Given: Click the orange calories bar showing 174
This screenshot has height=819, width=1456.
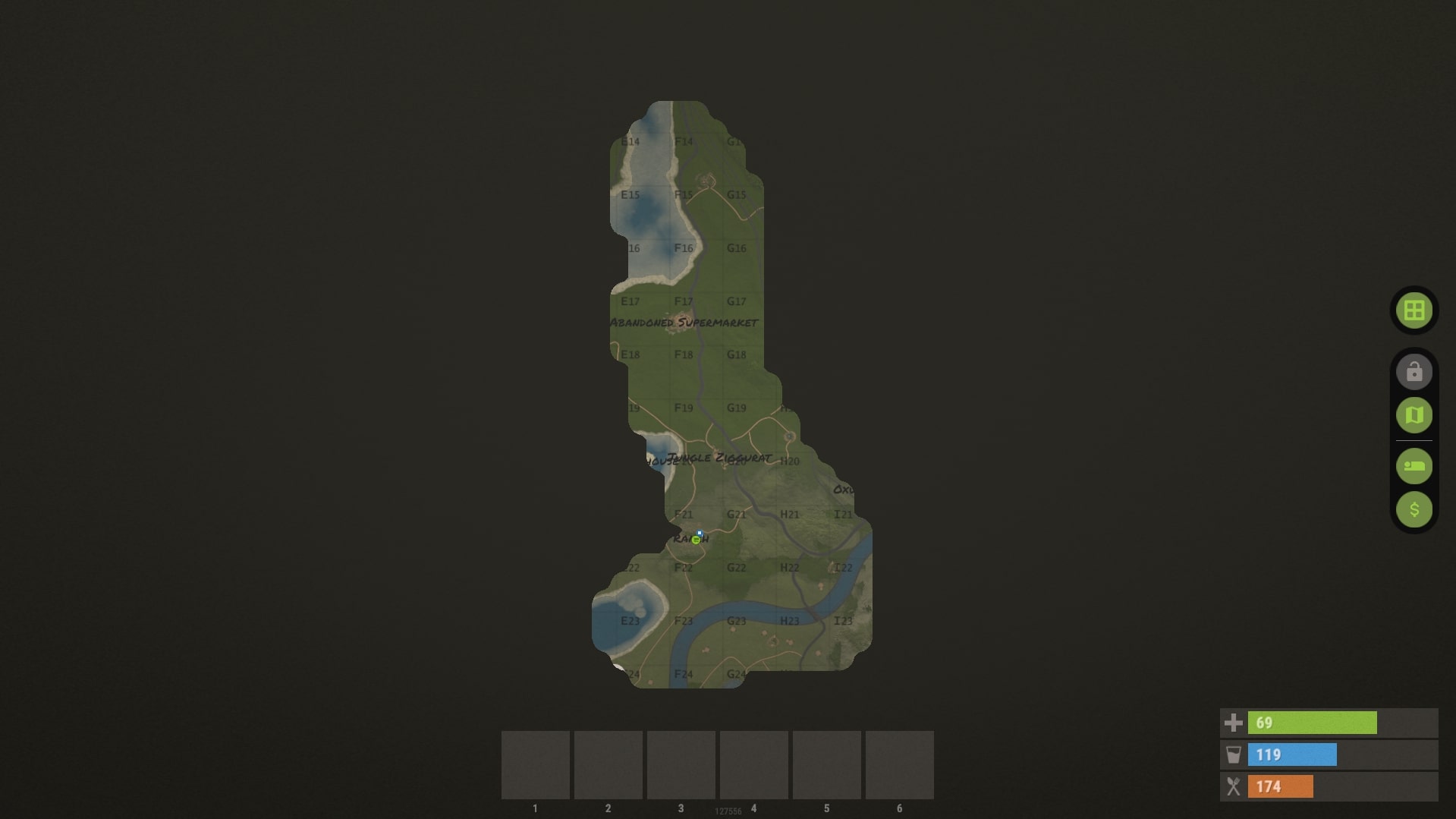Looking at the screenshot, I should pyautogui.click(x=1282, y=788).
